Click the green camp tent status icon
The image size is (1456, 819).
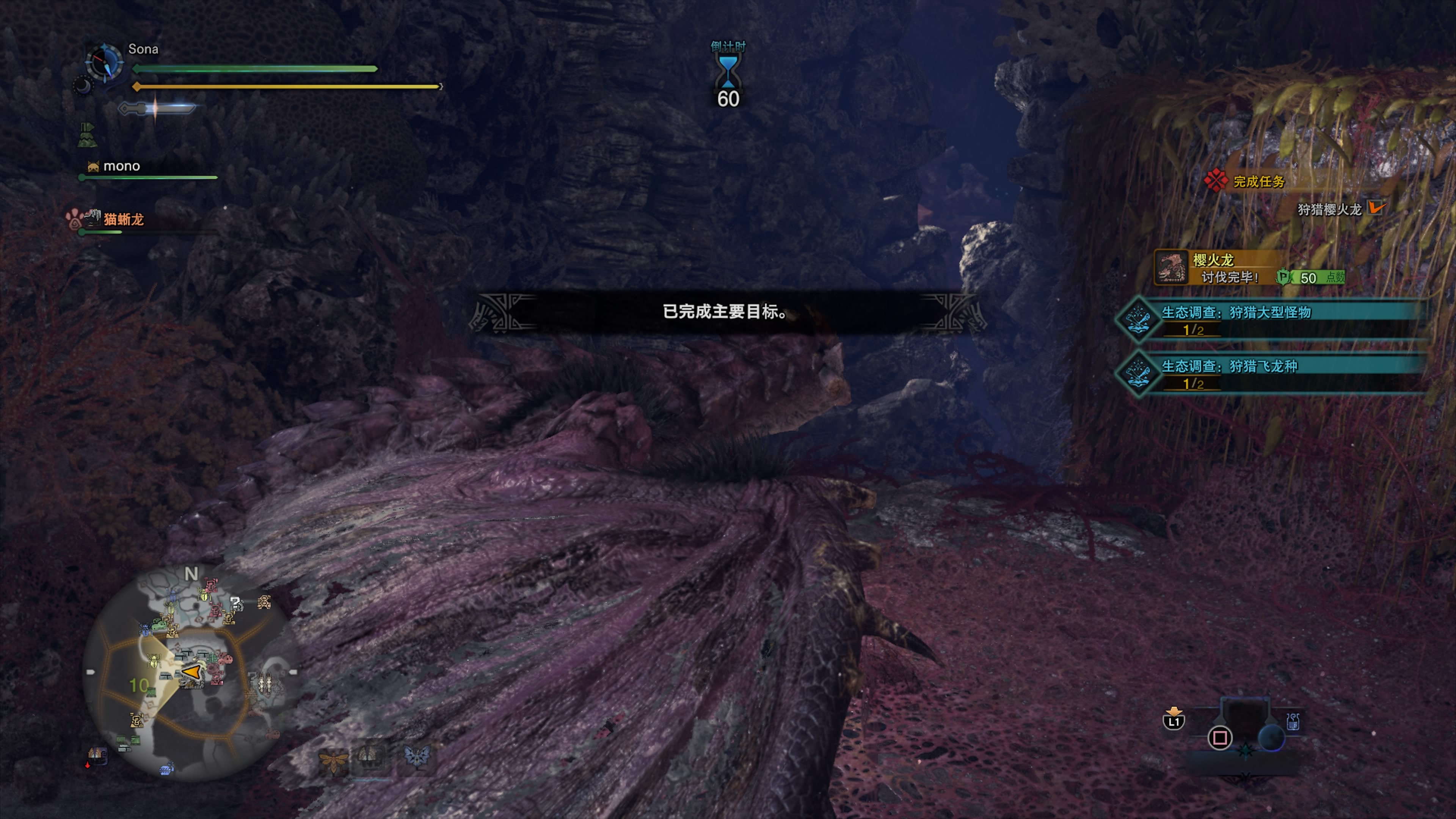point(87,135)
